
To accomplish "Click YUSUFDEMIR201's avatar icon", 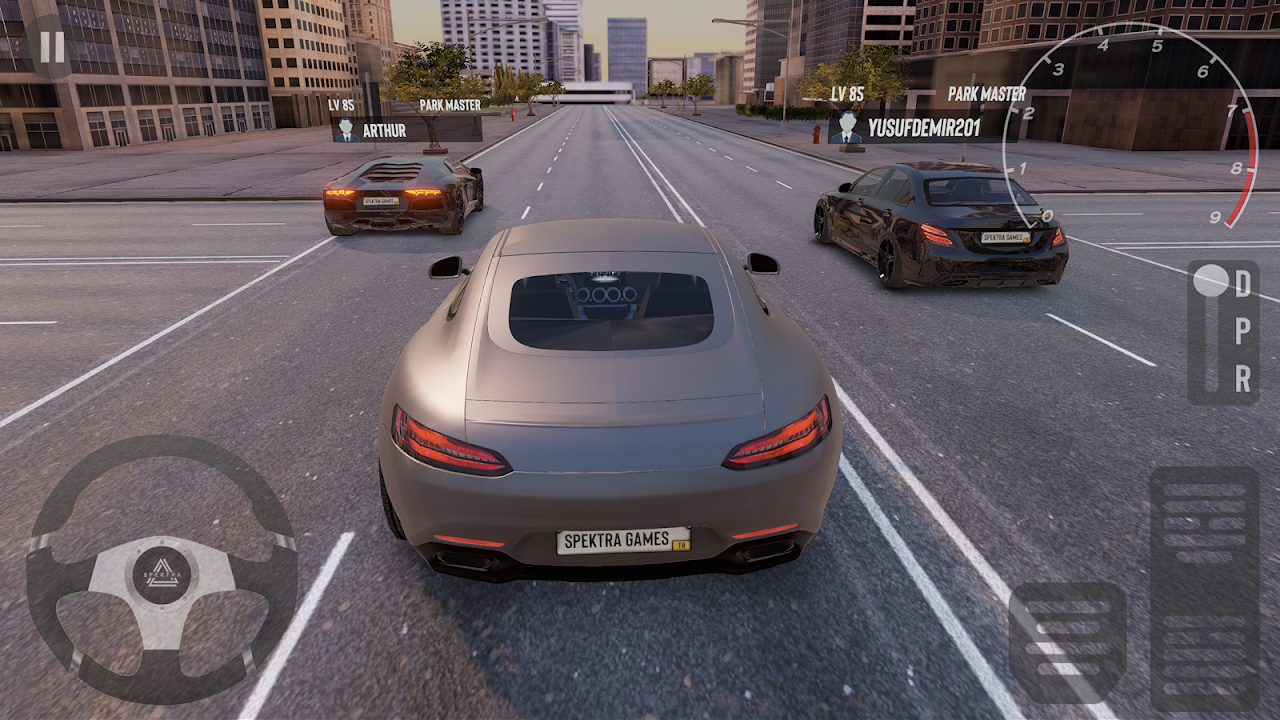I will point(849,128).
